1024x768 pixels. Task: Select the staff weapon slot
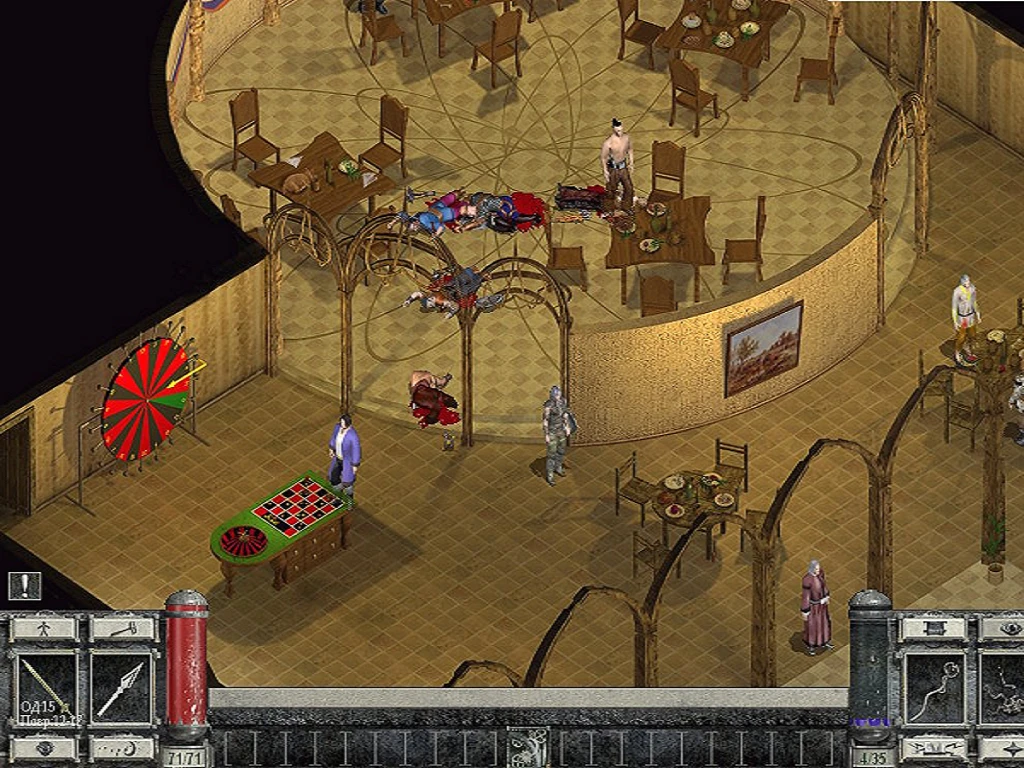tap(46, 688)
